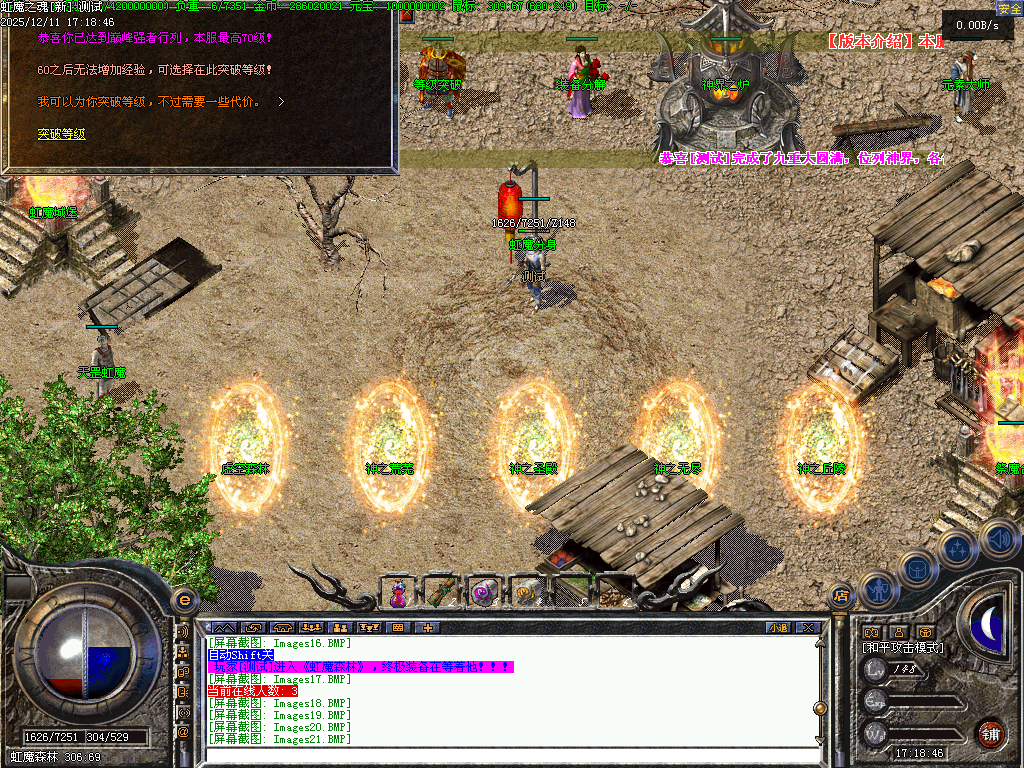Select the pink potion hotbar slot
Image resolution: width=1024 pixels, height=768 pixels.
(398, 592)
